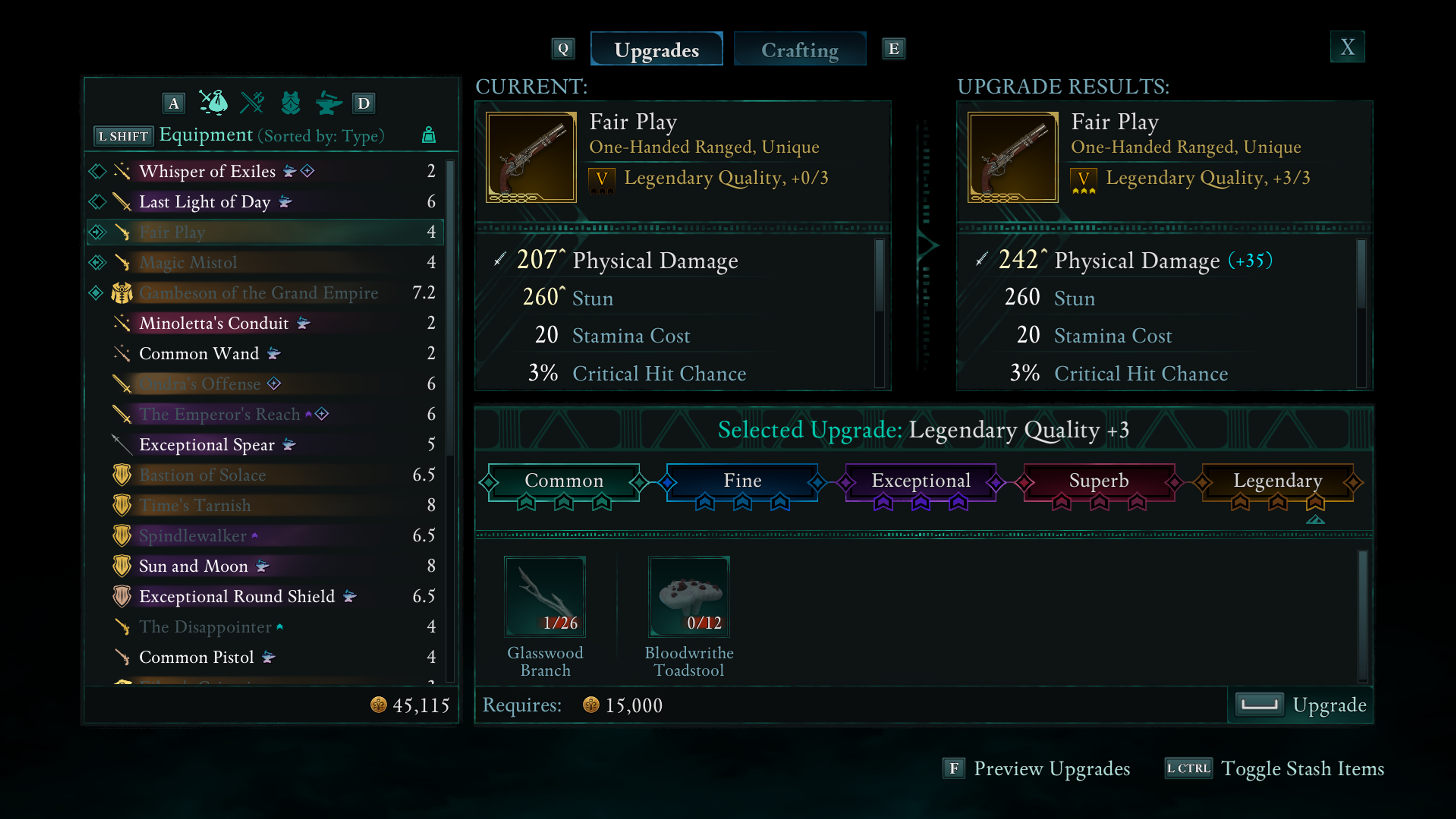Screen dimensions: 1456x819
Task: Pick the Sun and Moon shield
Action: tap(193, 566)
